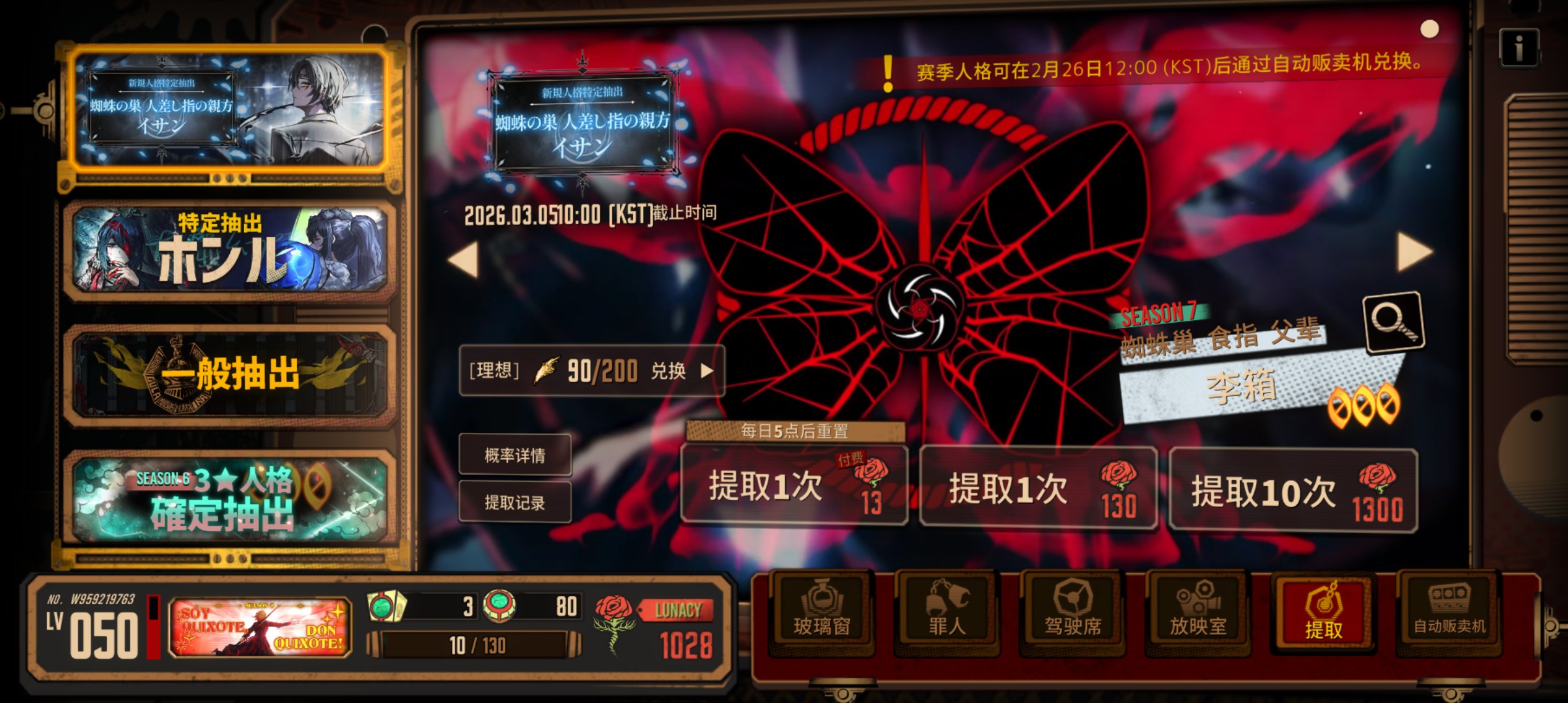View 提取记录 extraction records
The image size is (1568, 703).
point(515,503)
